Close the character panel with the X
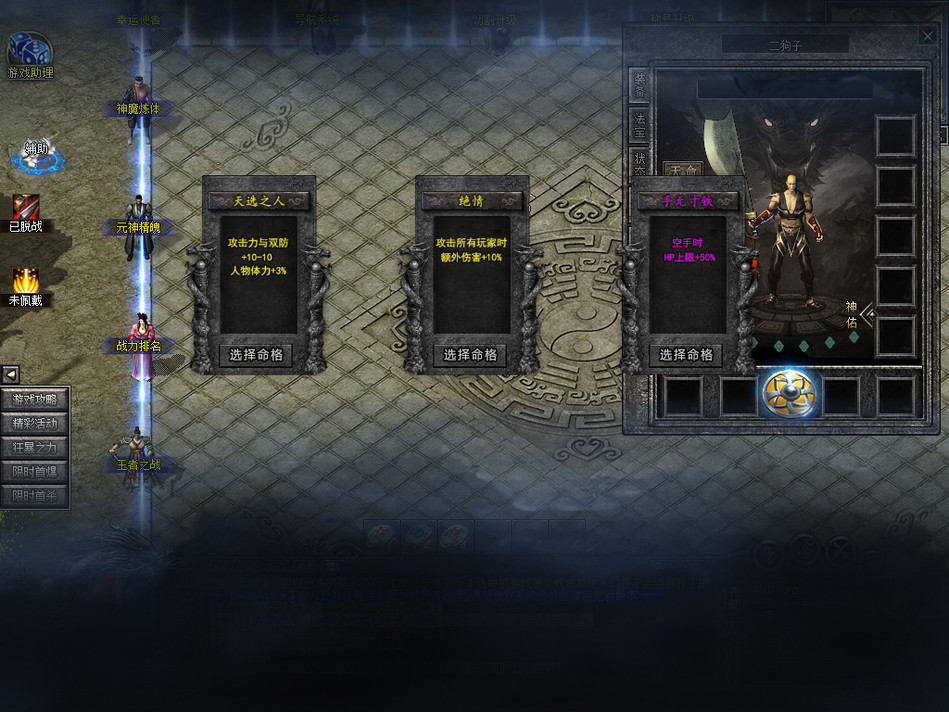The width and height of the screenshot is (949, 712). (927, 35)
